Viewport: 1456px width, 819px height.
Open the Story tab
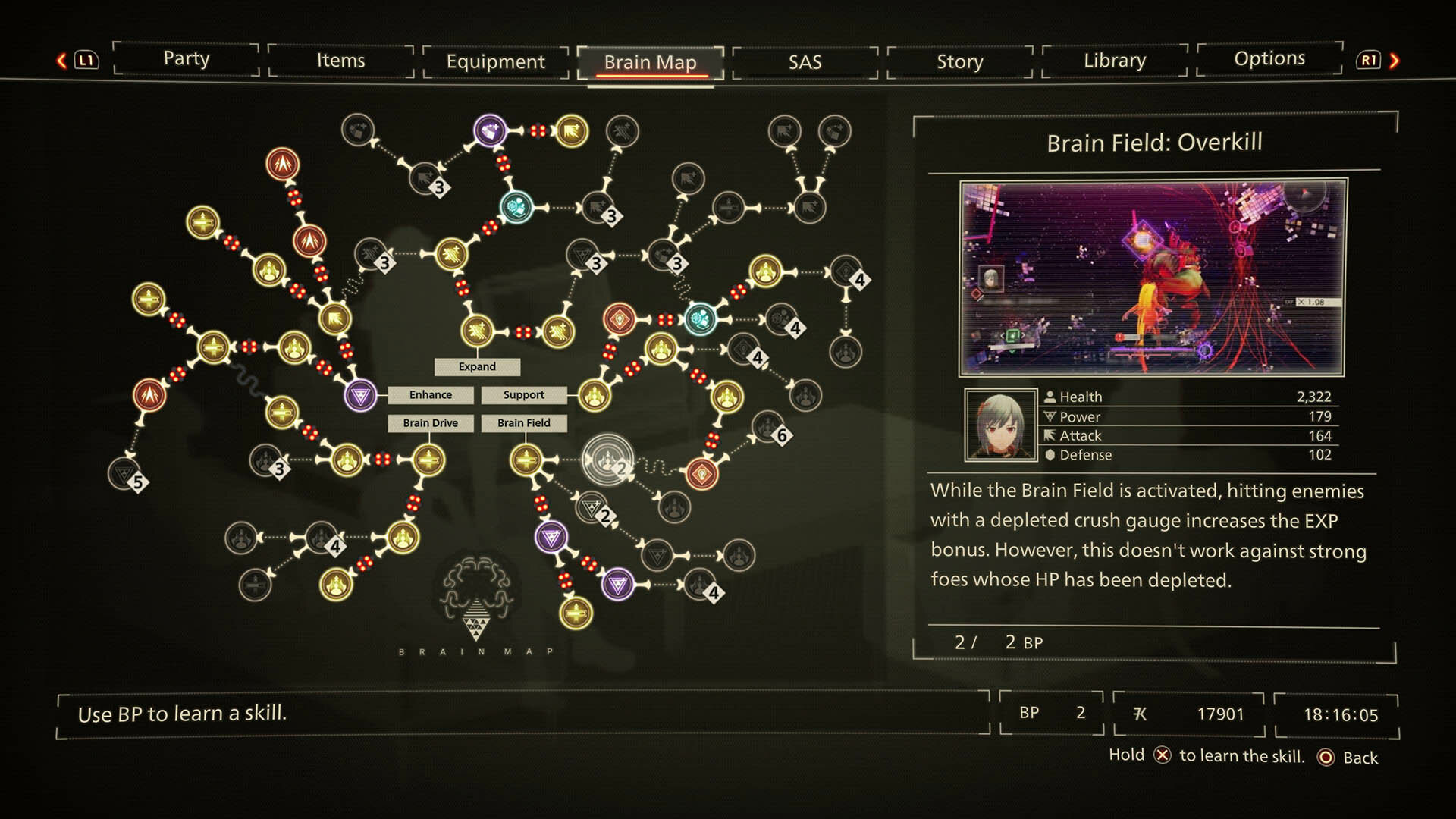(959, 61)
